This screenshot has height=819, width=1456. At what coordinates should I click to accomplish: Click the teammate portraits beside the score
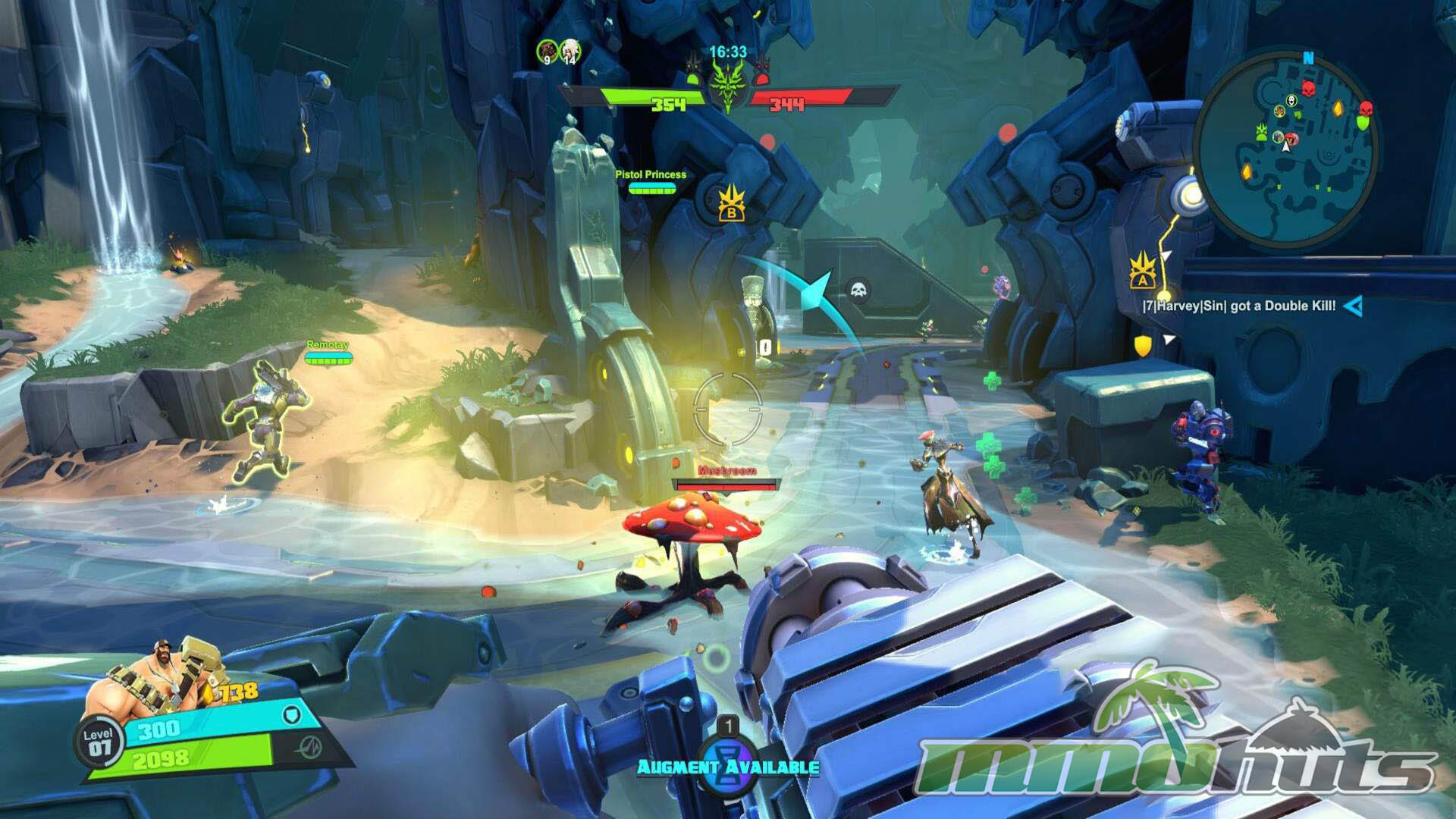[558, 52]
